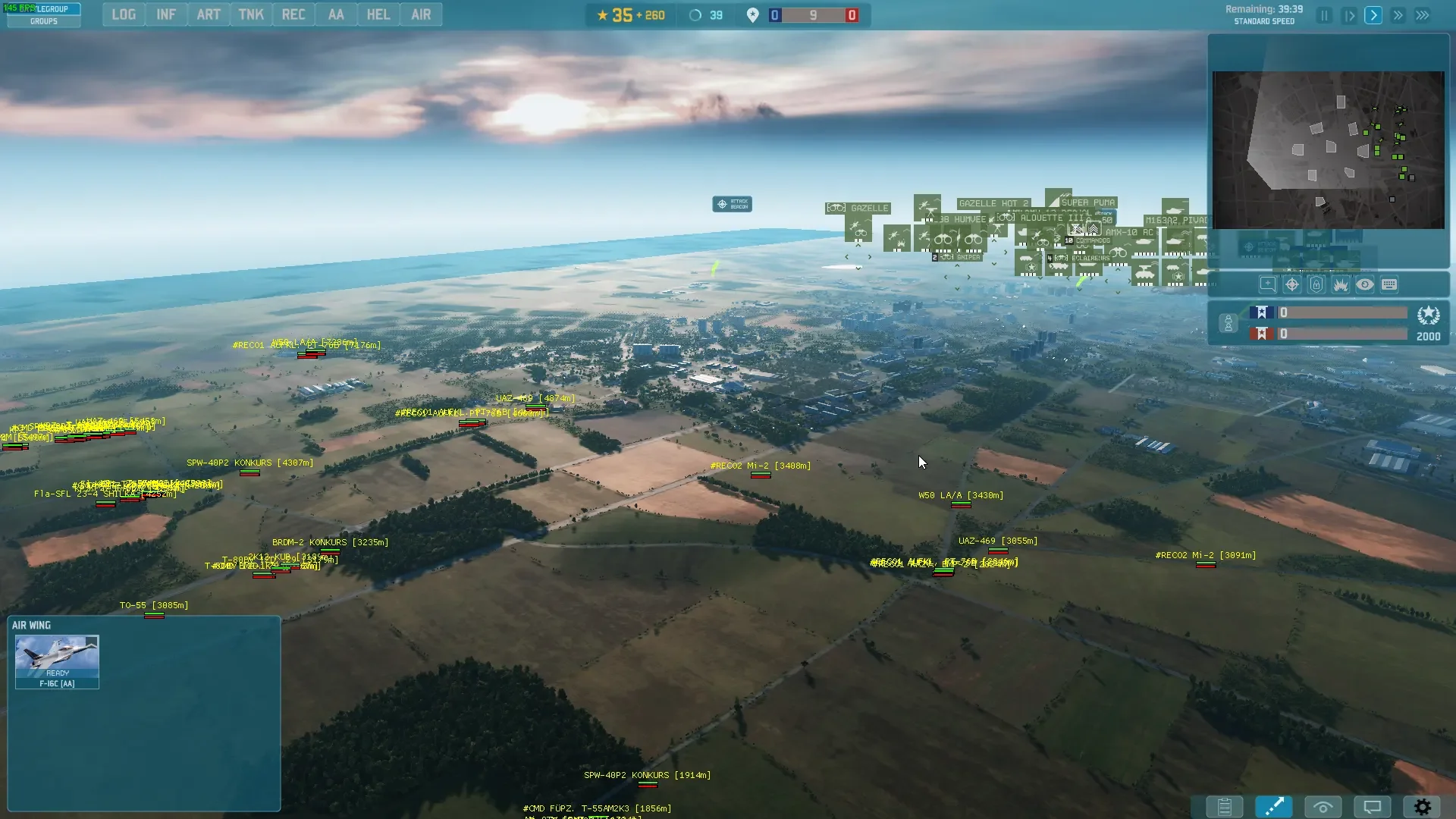
Task: Open the chat speech-bubble button
Action: [1373, 807]
